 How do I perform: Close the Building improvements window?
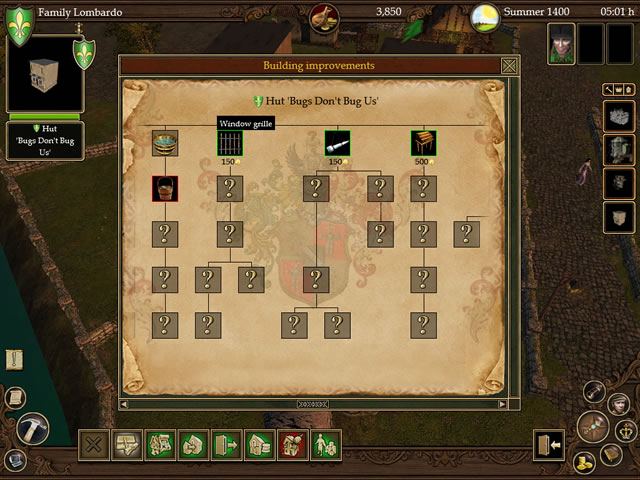coord(509,66)
